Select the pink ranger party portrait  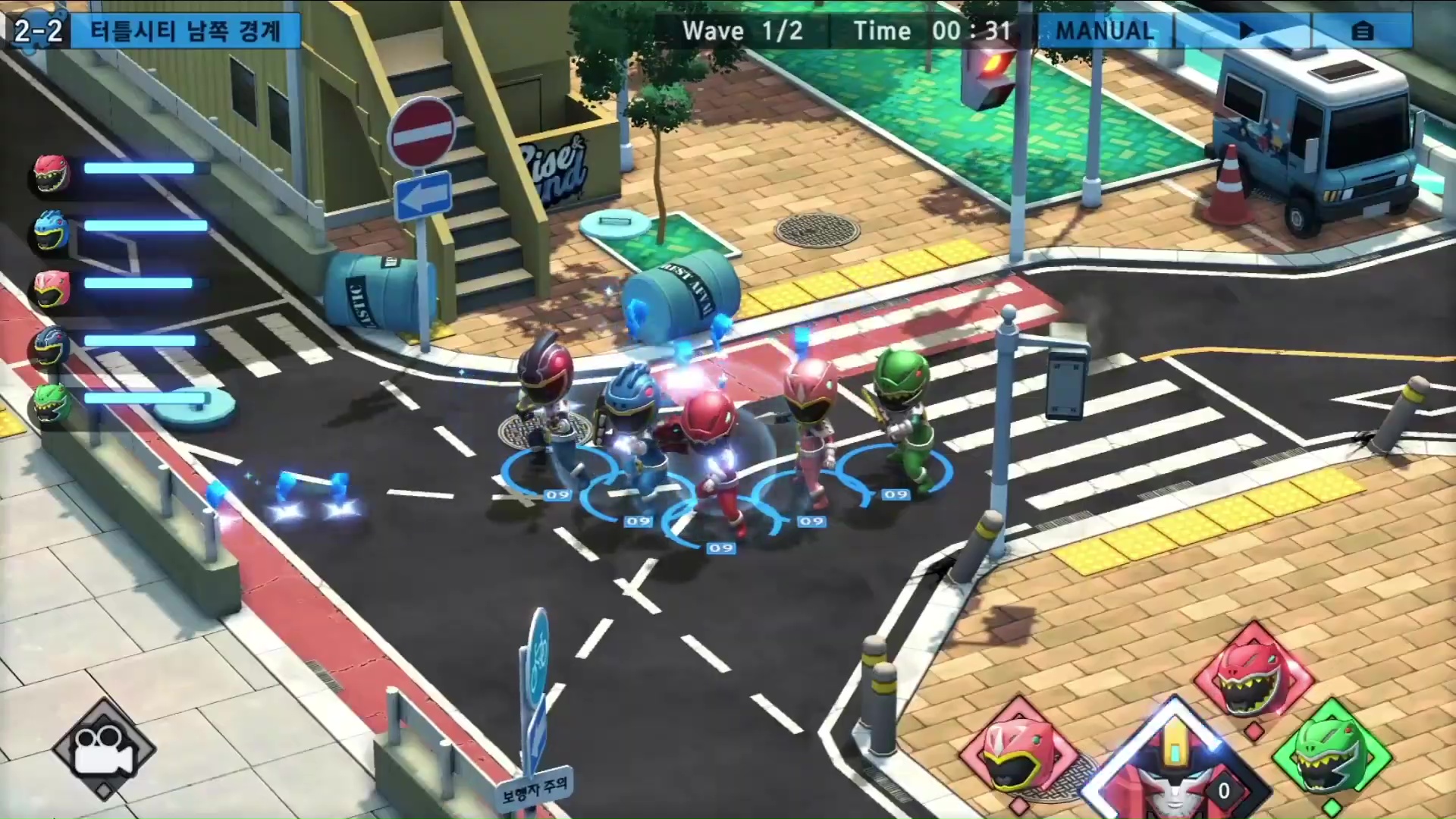coord(52,288)
